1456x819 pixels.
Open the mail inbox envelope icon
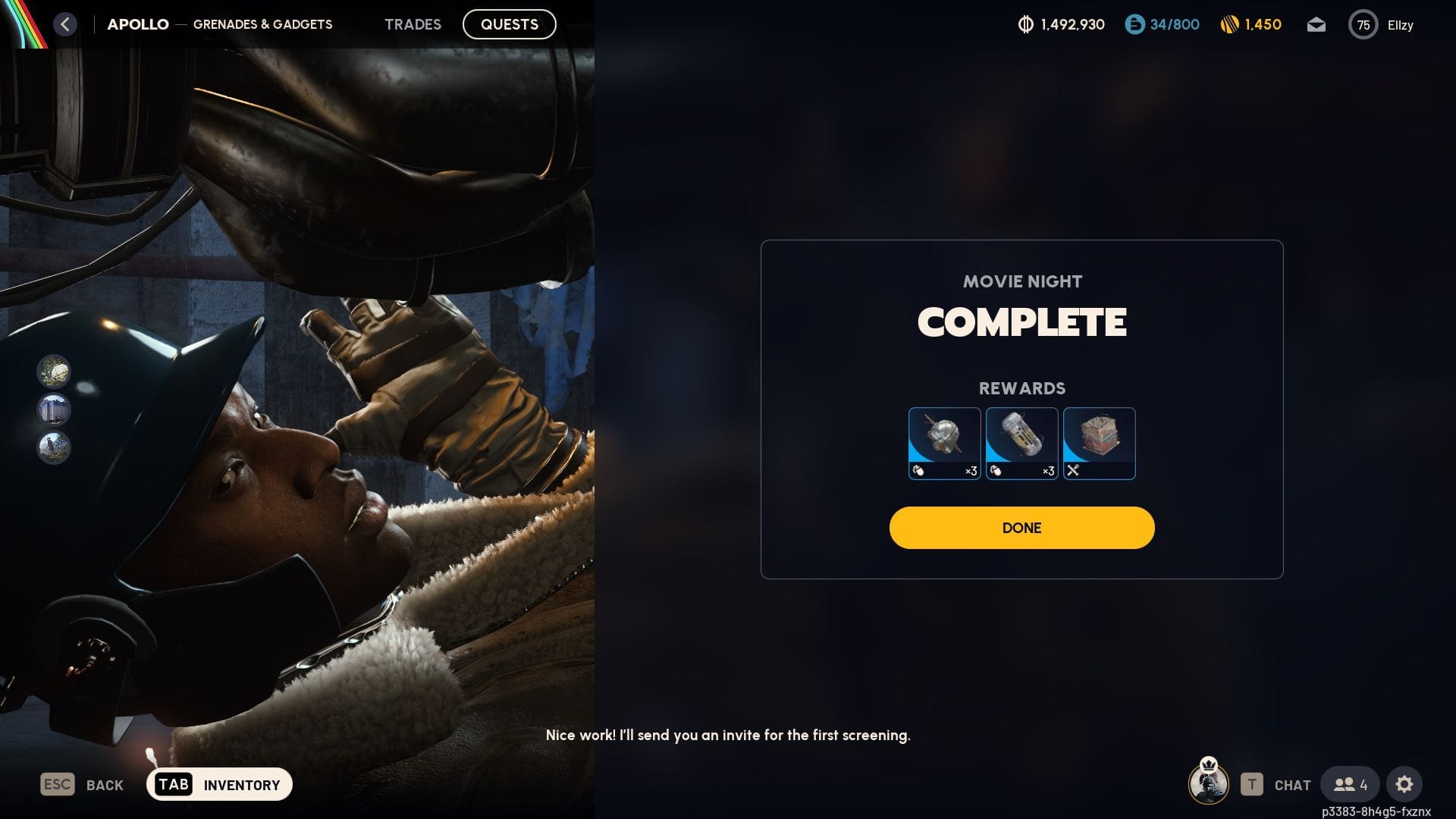point(1316,25)
